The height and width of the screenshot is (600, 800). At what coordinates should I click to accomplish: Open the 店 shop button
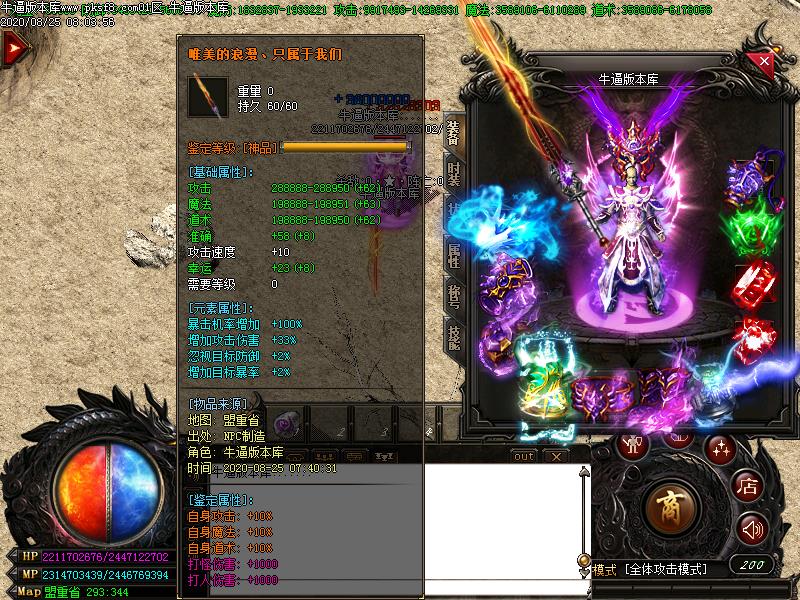click(x=748, y=487)
